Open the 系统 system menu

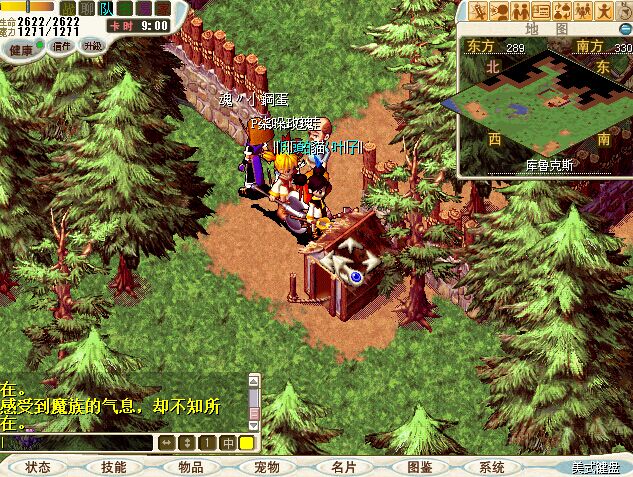(492, 467)
